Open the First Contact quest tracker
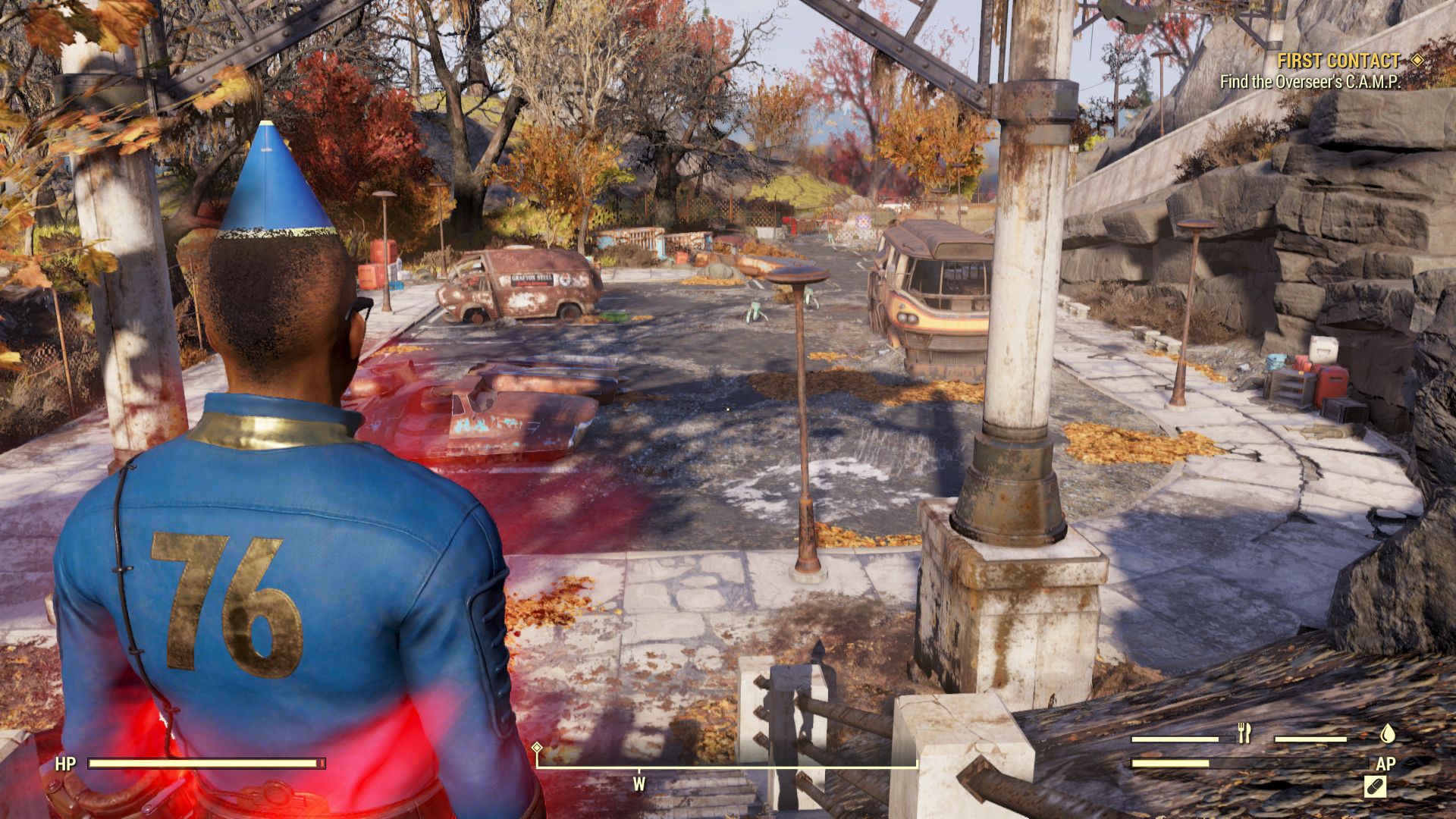 (1338, 61)
